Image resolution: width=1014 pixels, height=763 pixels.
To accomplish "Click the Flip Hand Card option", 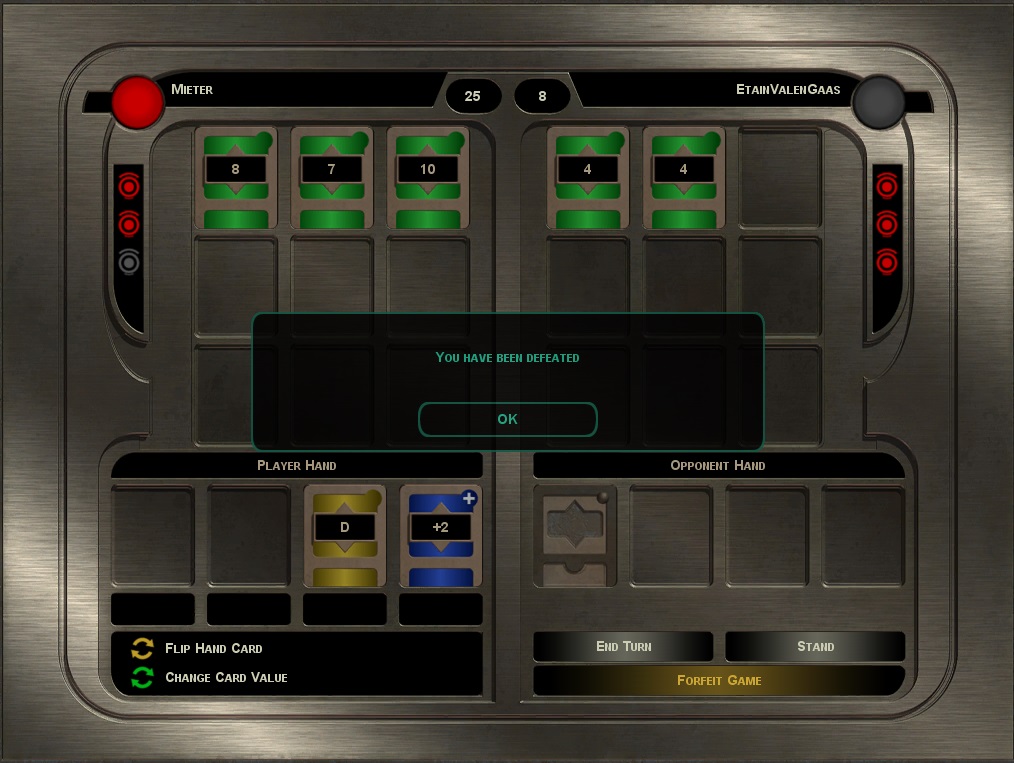I will click(213, 649).
